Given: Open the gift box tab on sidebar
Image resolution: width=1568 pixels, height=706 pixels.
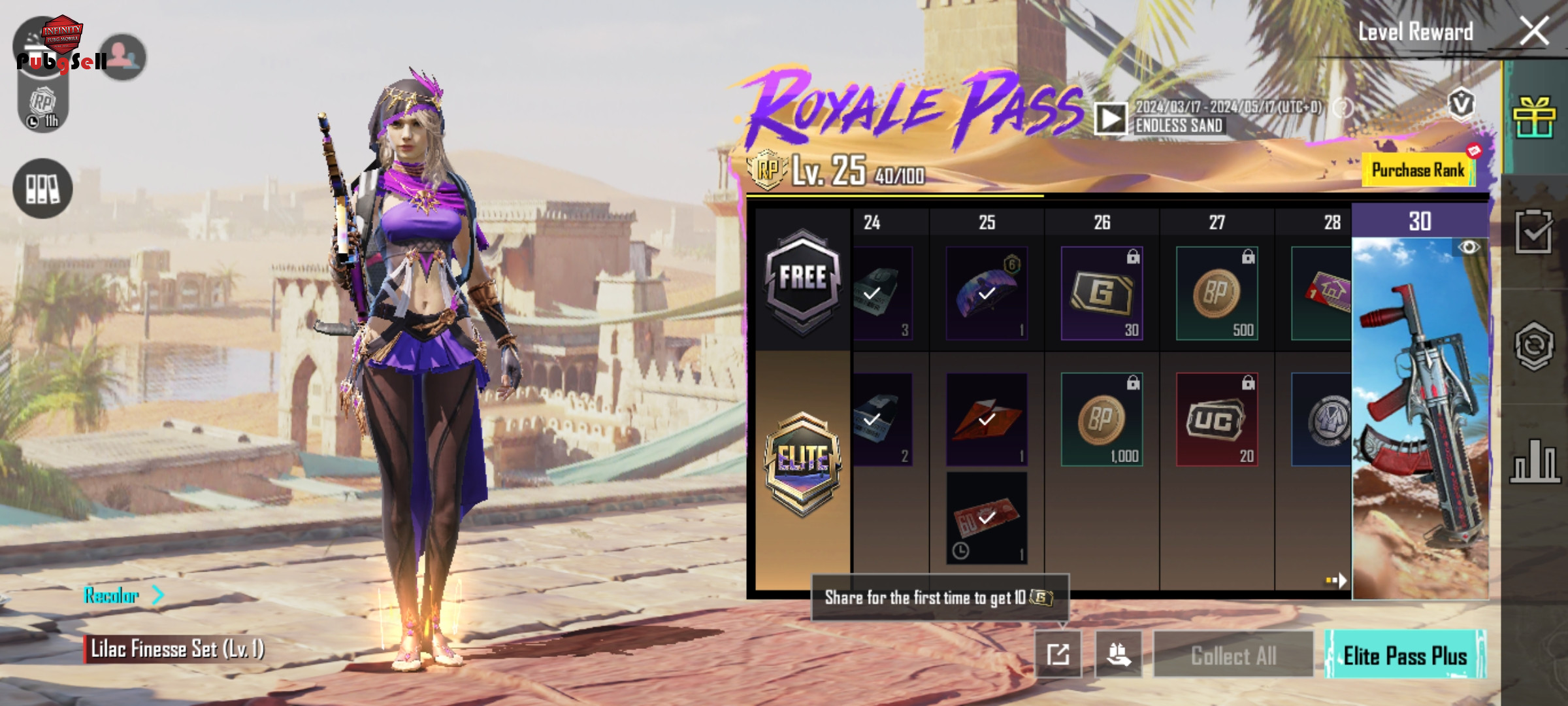Looking at the screenshot, I should click(1533, 118).
